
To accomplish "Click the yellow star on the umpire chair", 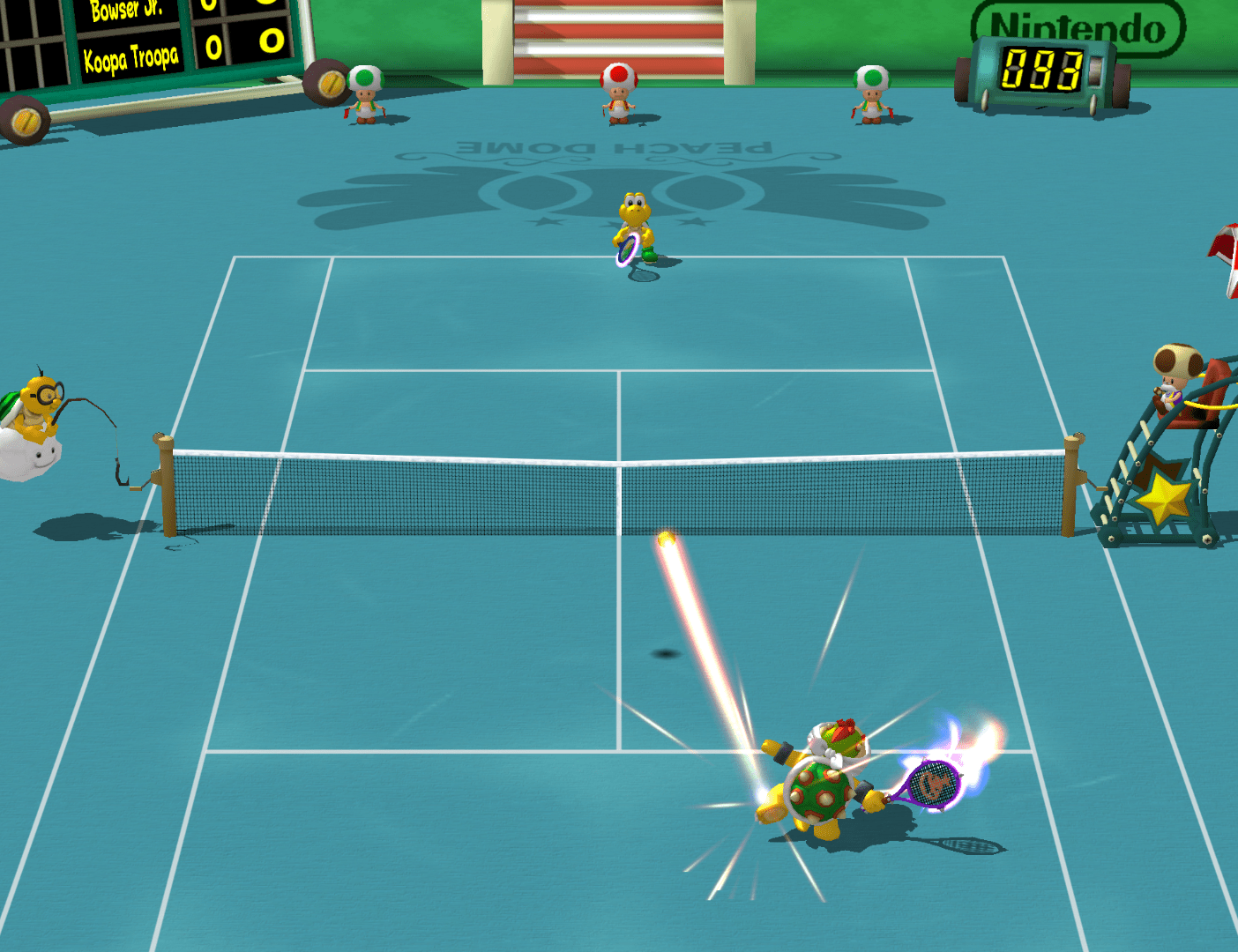I will [x=1164, y=498].
